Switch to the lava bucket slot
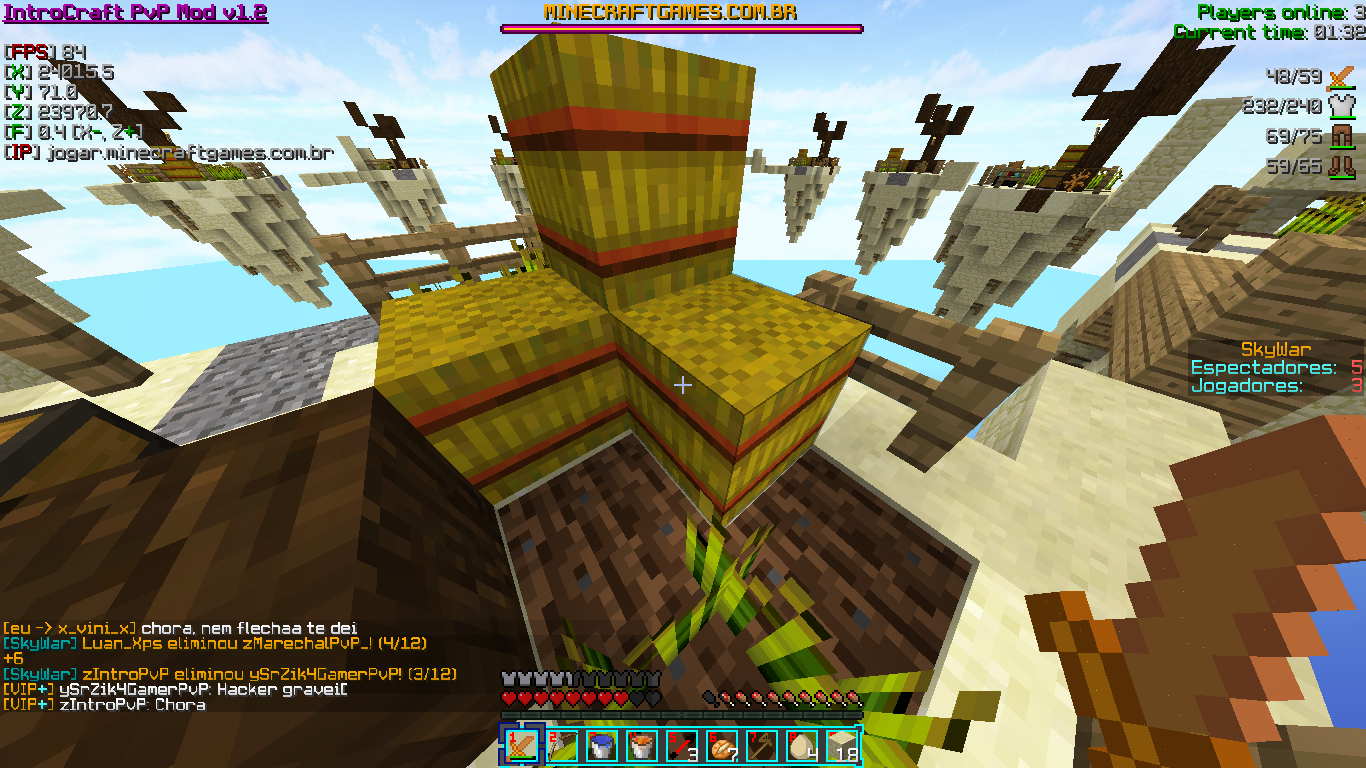Image resolution: width=1366 pixels, height=768 pixels. (x=641, y=746)
